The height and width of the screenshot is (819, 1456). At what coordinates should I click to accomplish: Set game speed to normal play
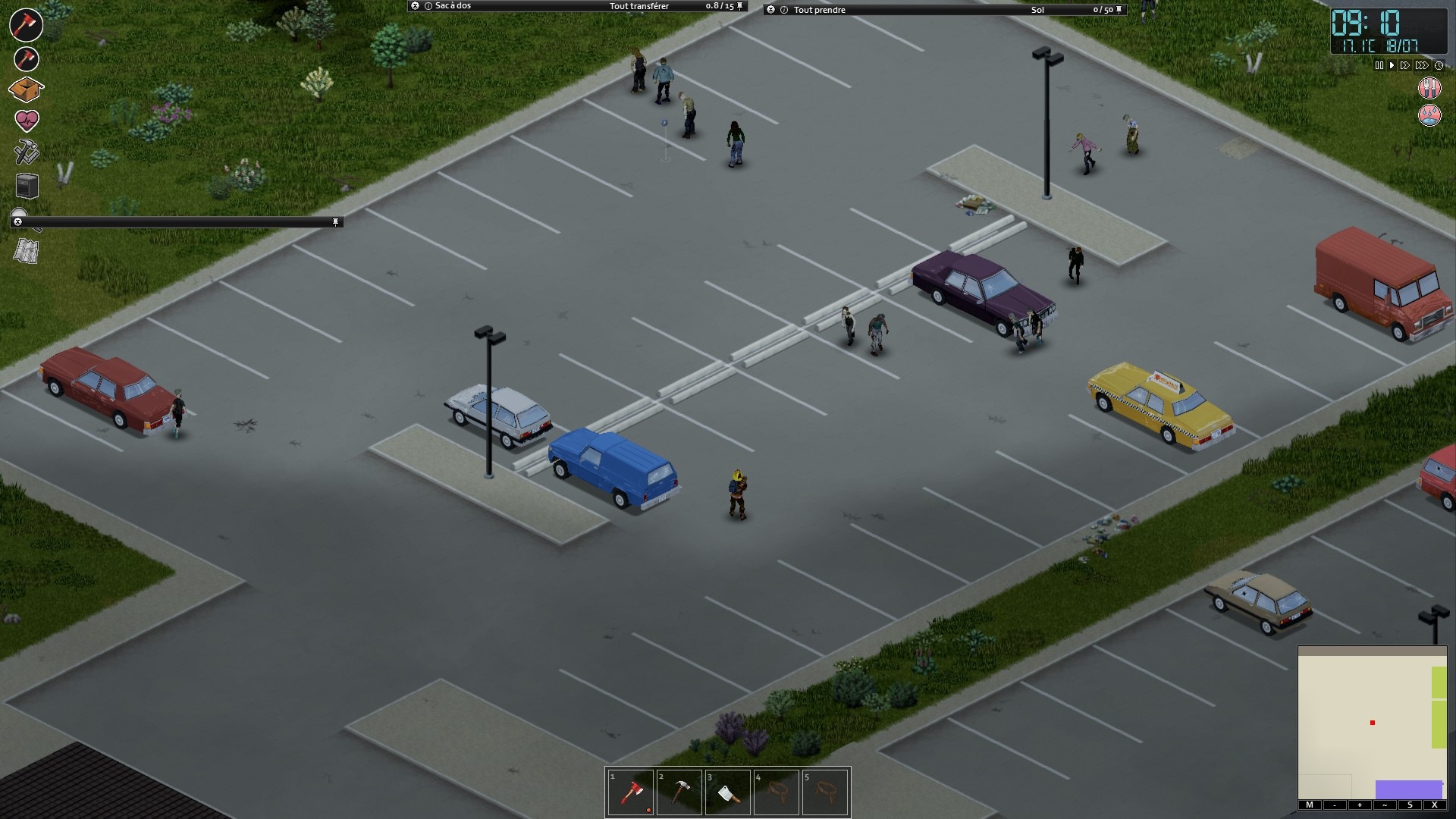click(x=1392, y=66)
